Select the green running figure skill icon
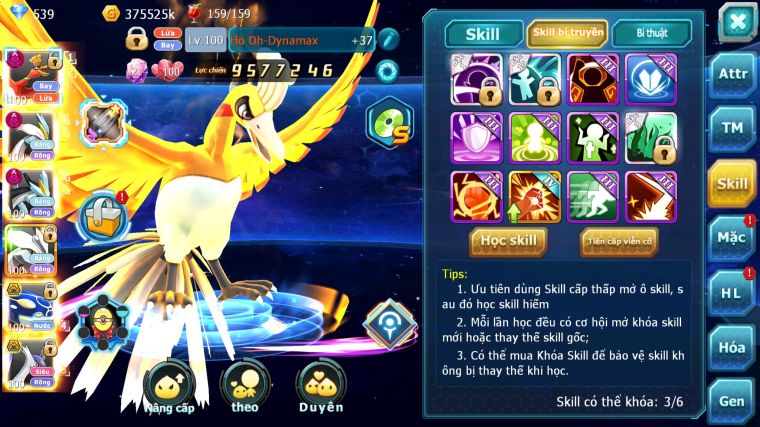Screen dimensions: 760x427 point(593,196)
